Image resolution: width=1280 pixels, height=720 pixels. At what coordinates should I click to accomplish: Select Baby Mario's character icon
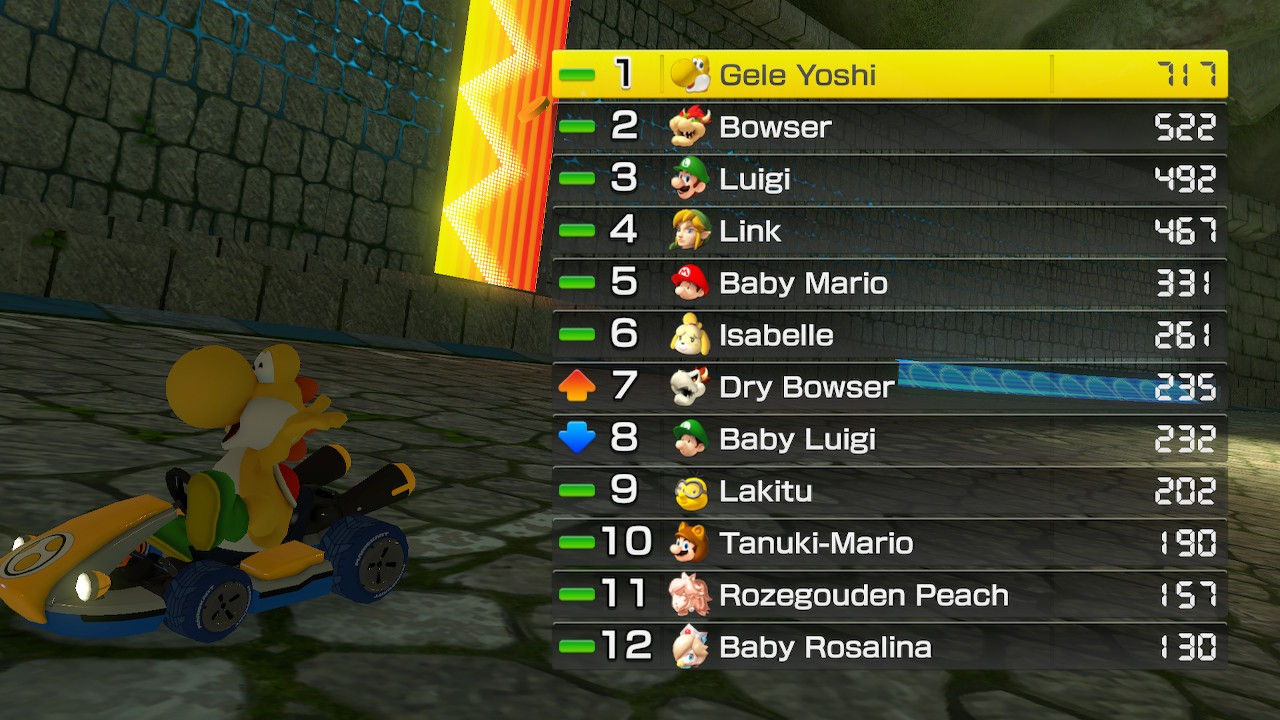(x=690, y=283)
